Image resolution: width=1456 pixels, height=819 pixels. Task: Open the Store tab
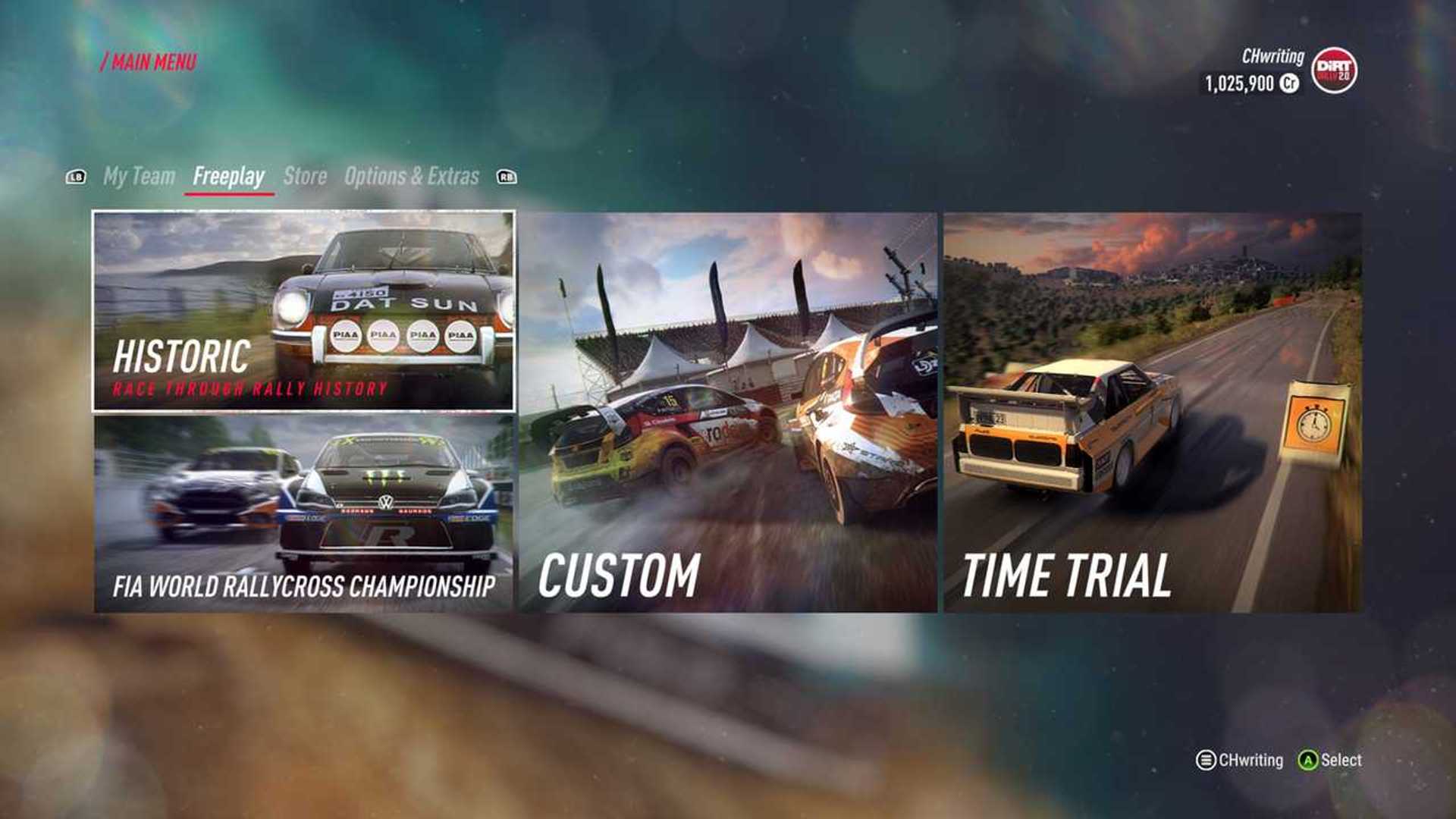[304, 175]
